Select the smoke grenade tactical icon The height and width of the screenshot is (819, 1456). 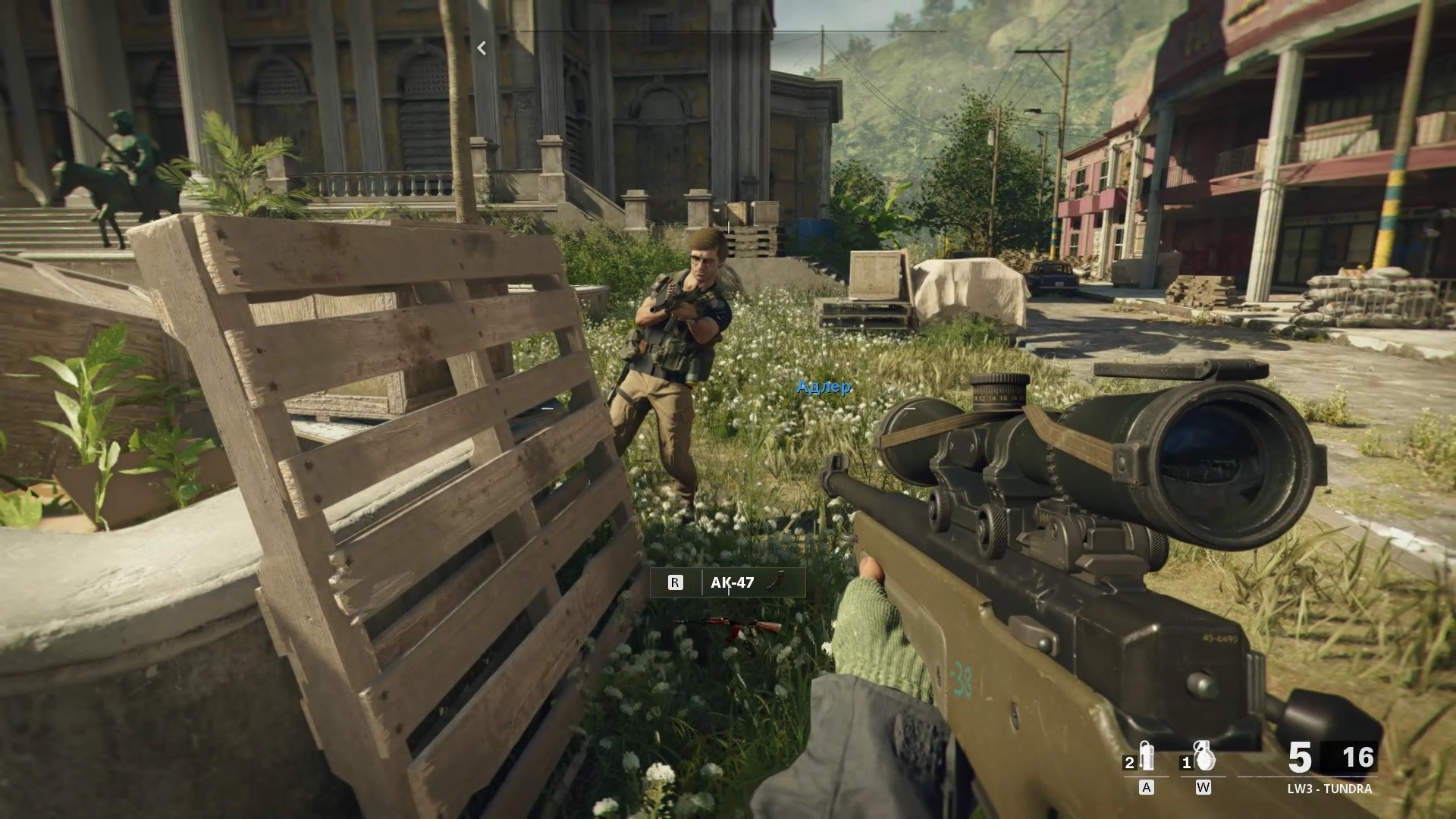[x=1146, y=755]
